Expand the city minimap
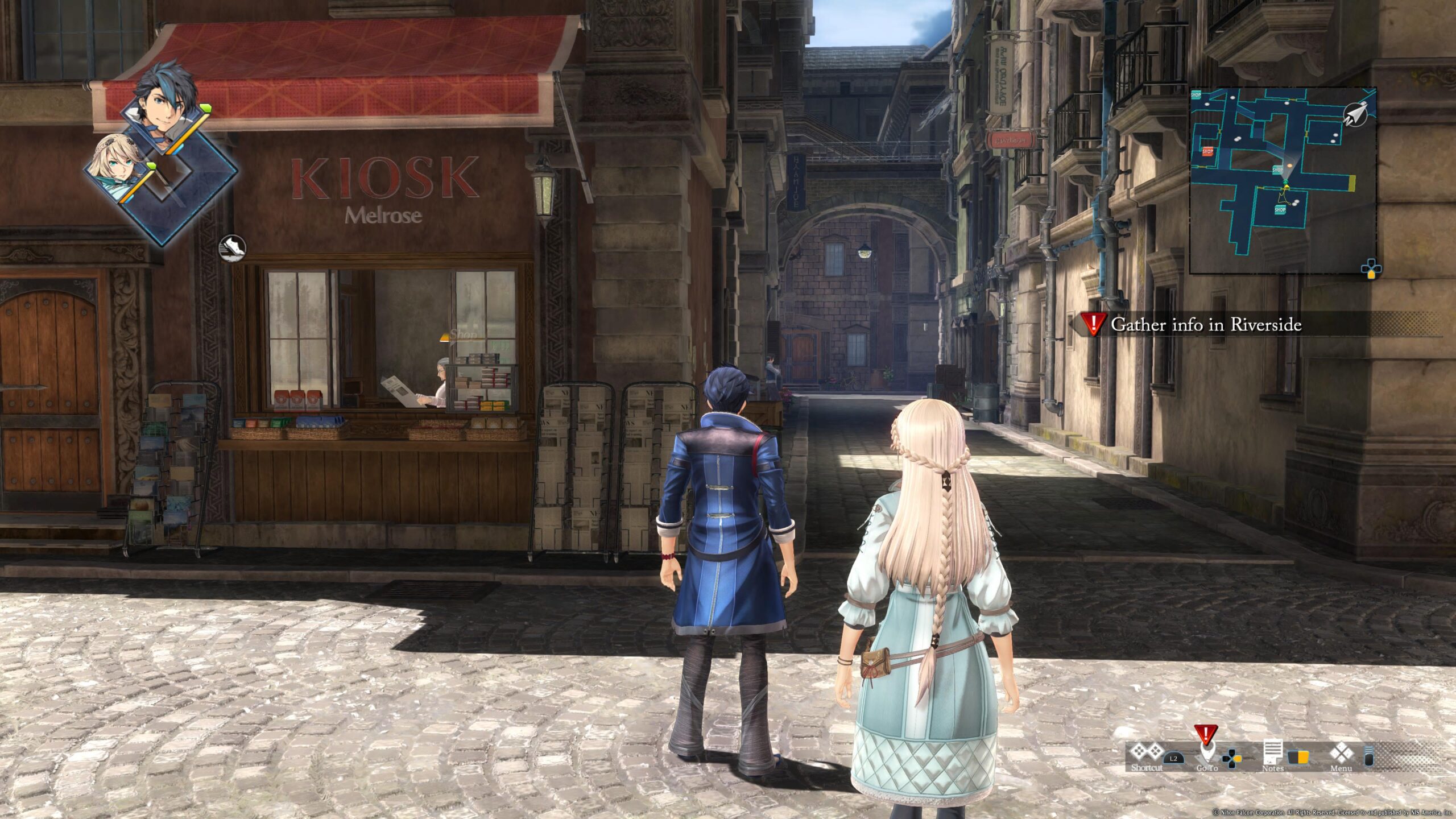This screenshot has height=819, width=1456. point(1283,180)
